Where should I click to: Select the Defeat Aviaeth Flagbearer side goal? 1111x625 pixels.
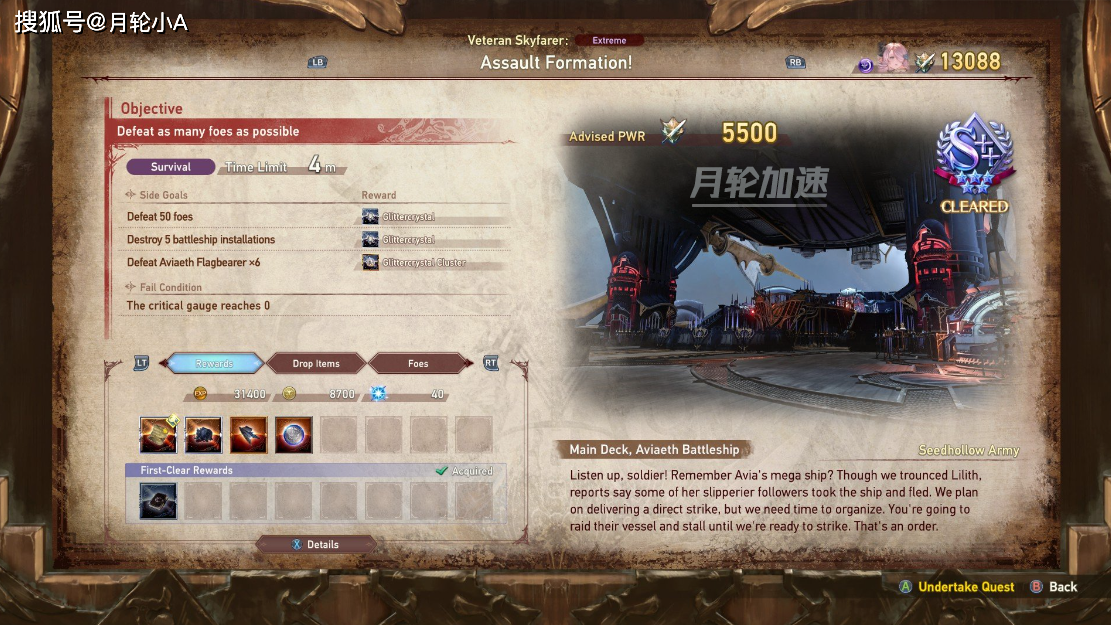pyautogui.click(x=193, y=263)
